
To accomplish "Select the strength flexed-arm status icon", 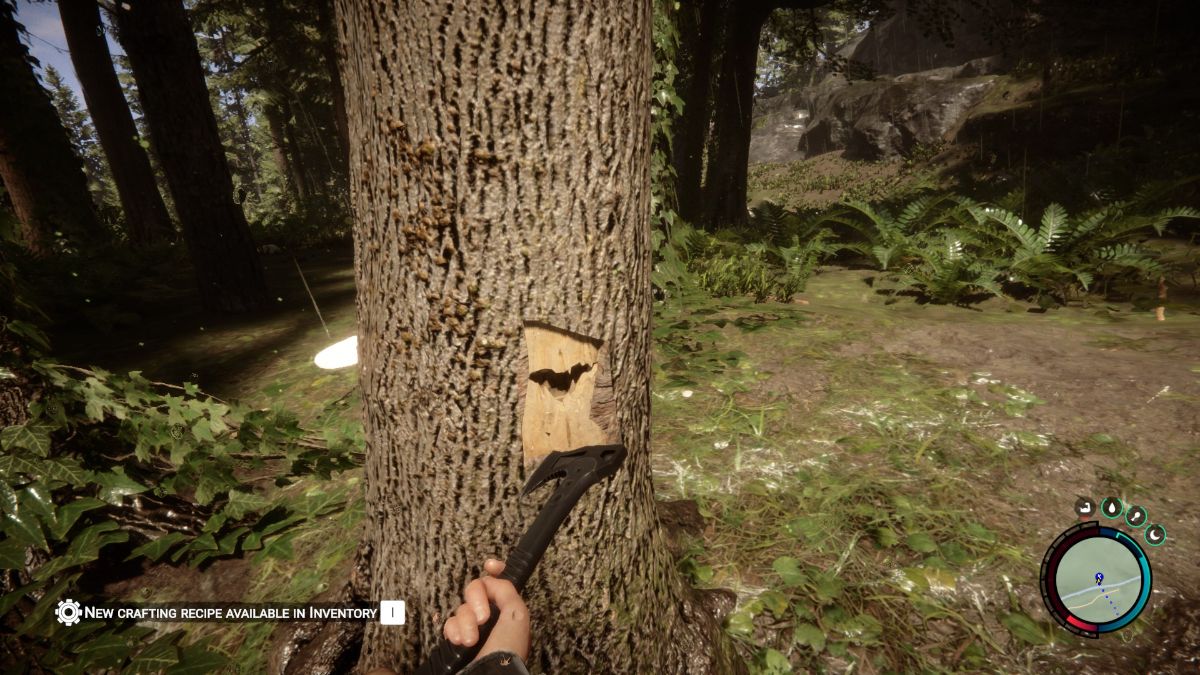I will pos(1085,508).
